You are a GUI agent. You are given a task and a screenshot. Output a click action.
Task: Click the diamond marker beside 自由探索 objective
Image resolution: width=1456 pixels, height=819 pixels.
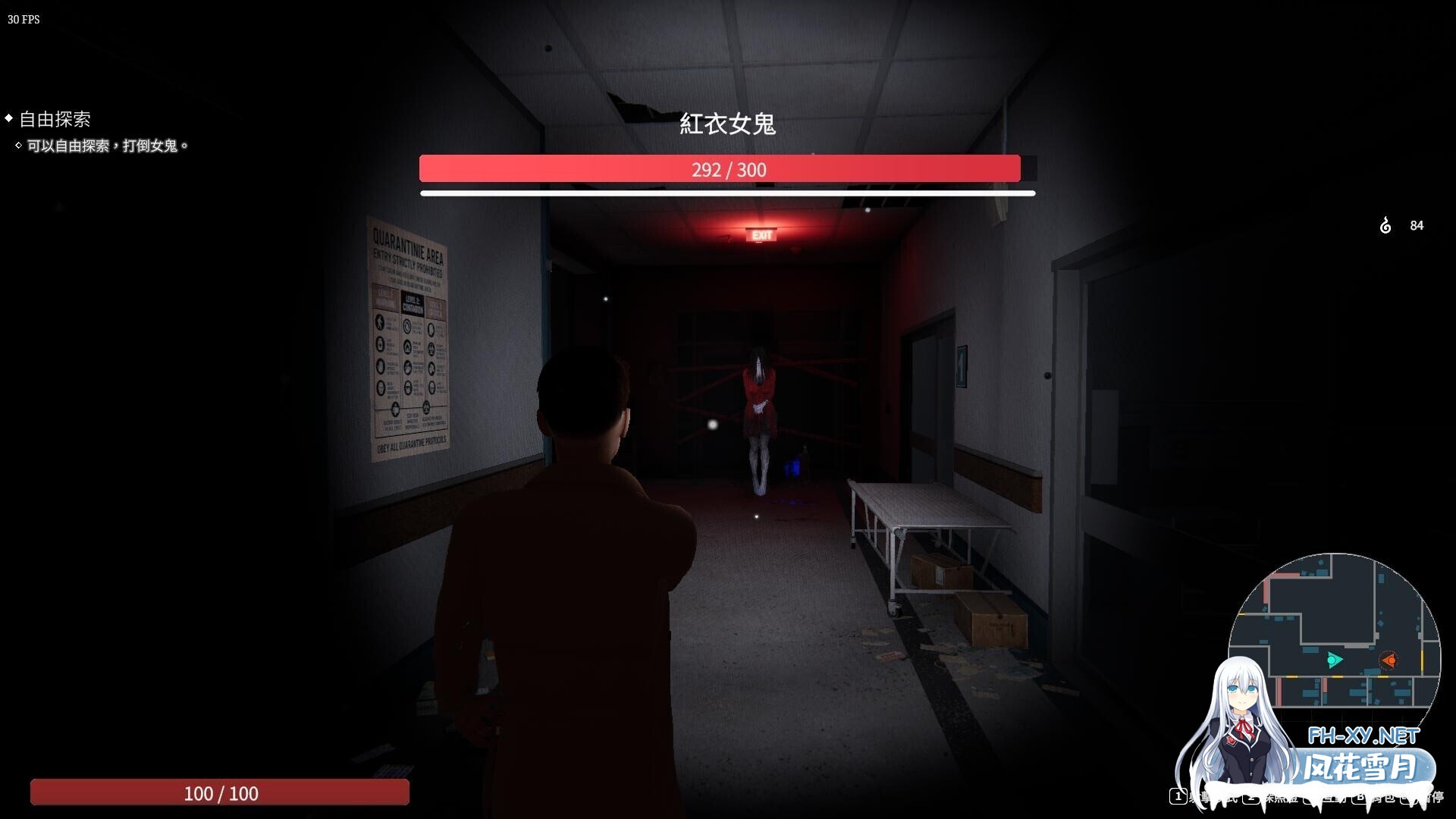point(8,118)
